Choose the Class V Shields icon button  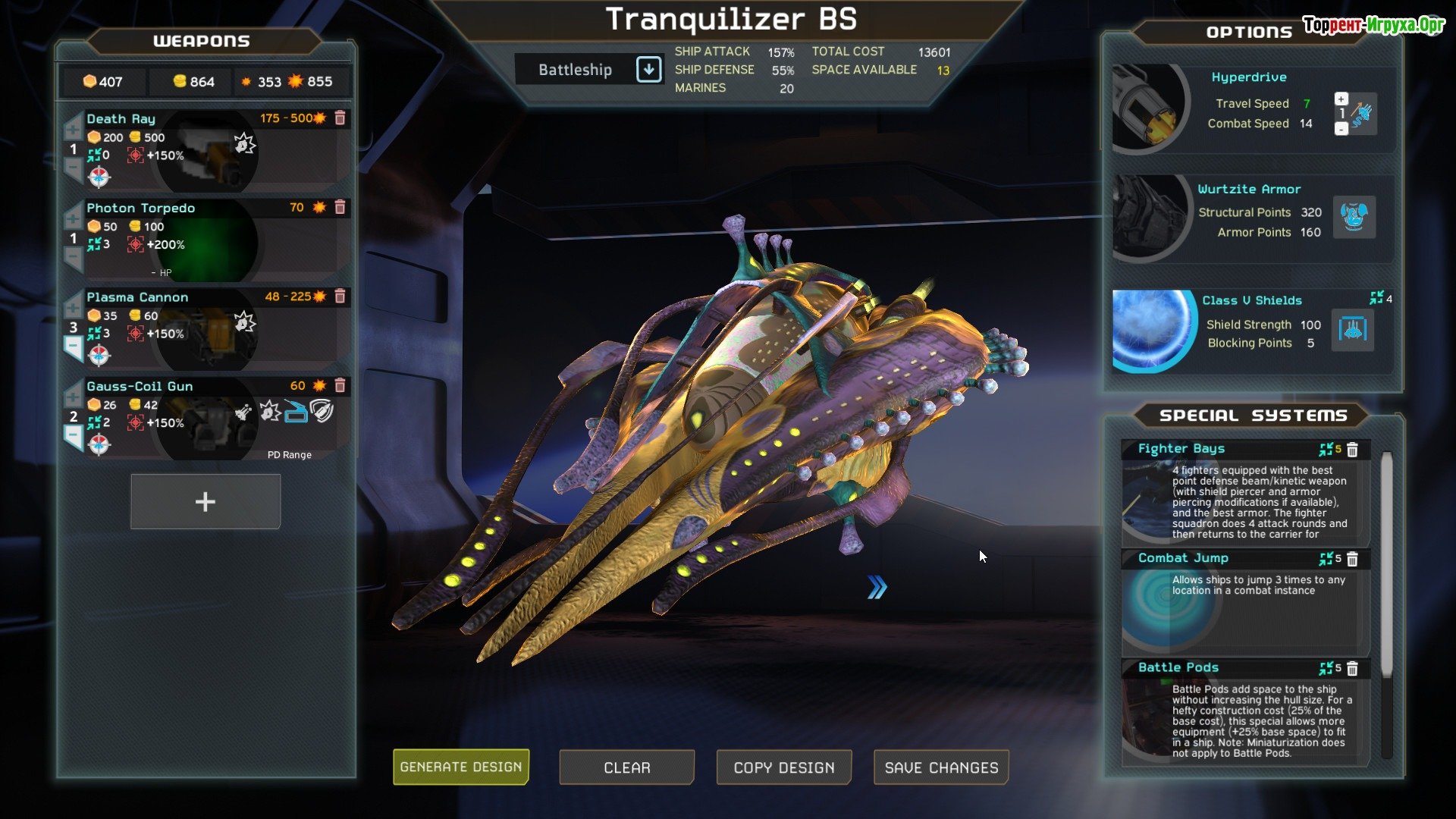(1353, 329)
